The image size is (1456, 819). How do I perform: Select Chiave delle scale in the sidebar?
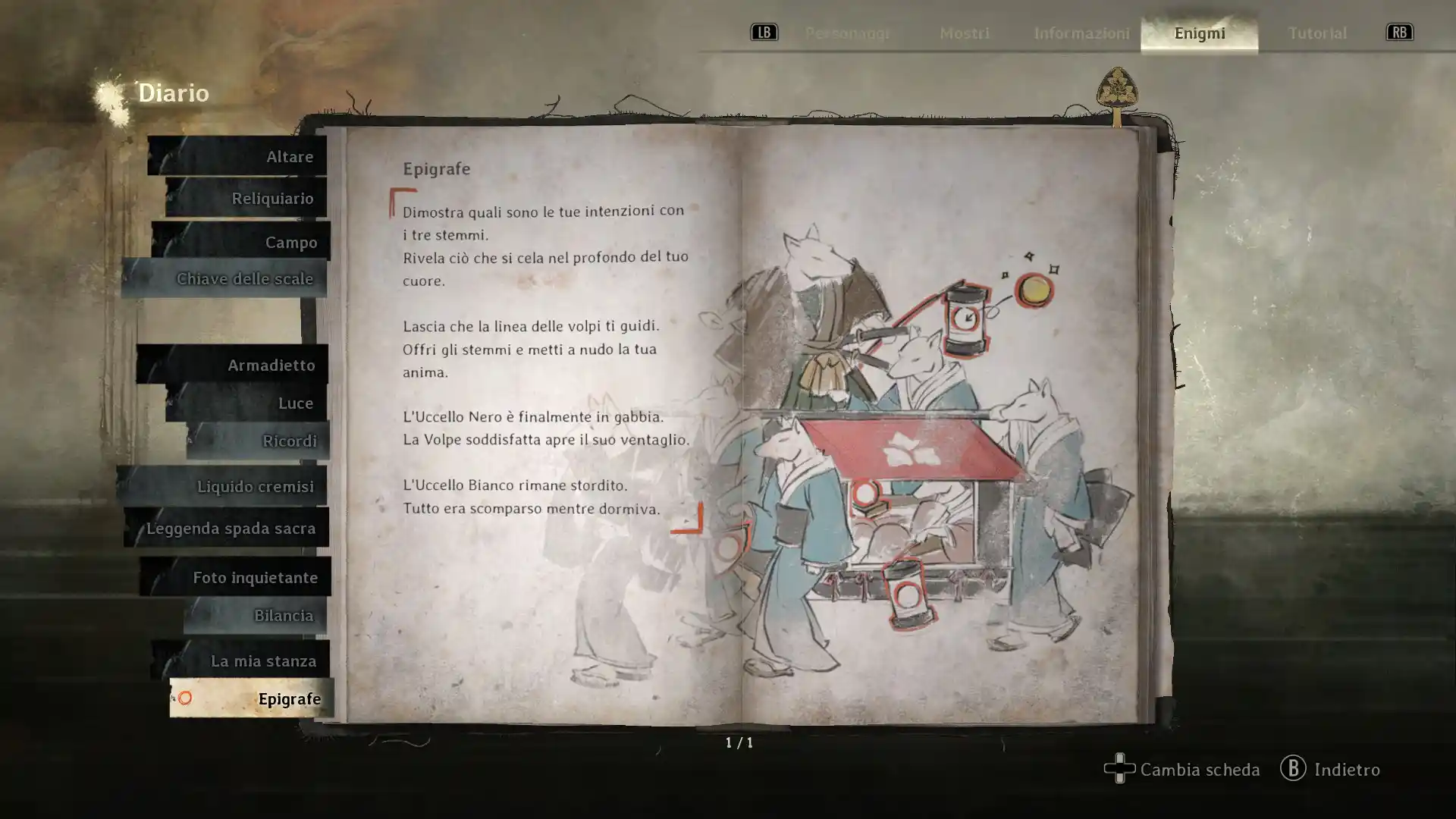244,278
